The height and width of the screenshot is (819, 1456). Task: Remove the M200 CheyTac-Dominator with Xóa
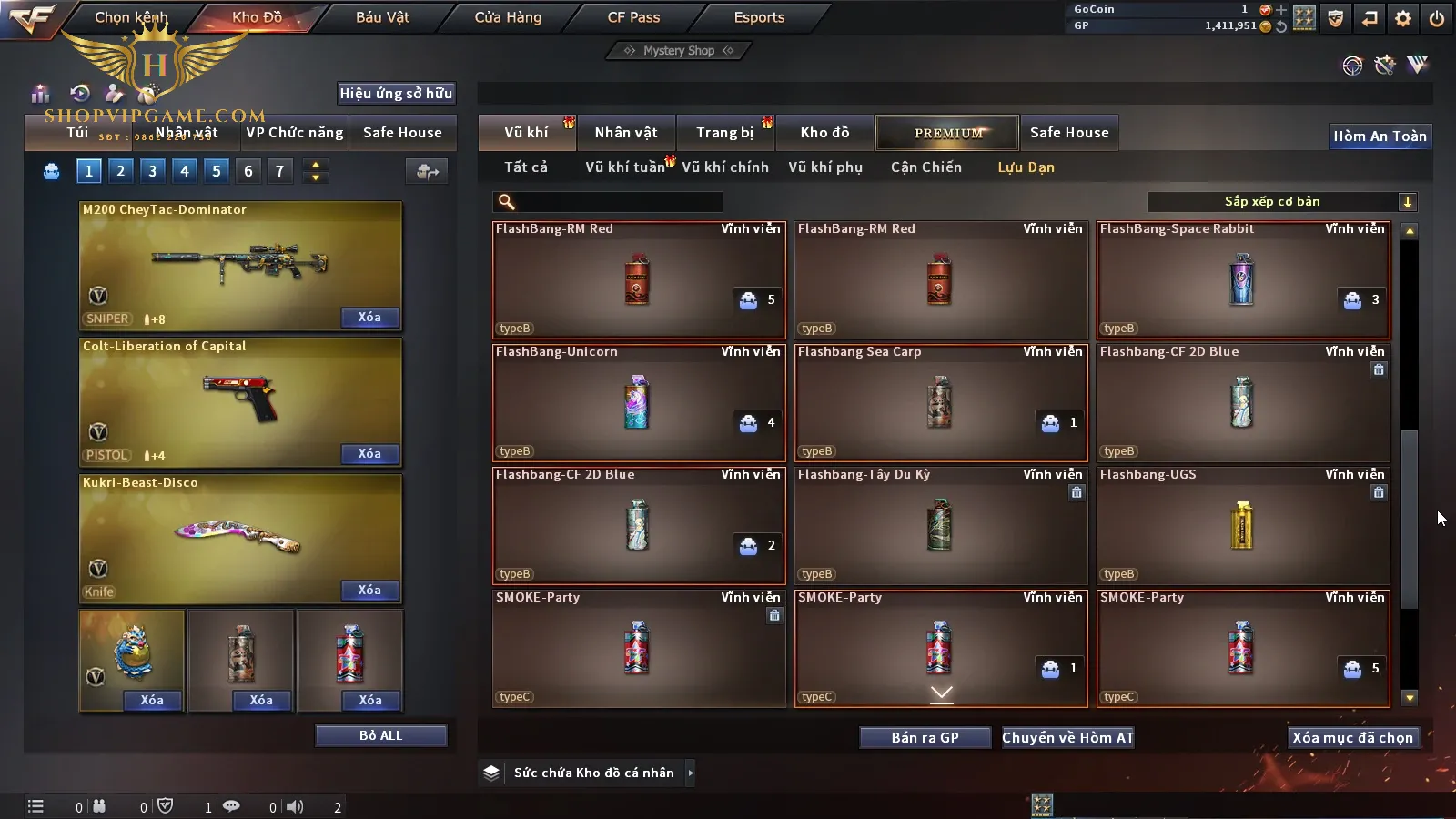[369, 318]
